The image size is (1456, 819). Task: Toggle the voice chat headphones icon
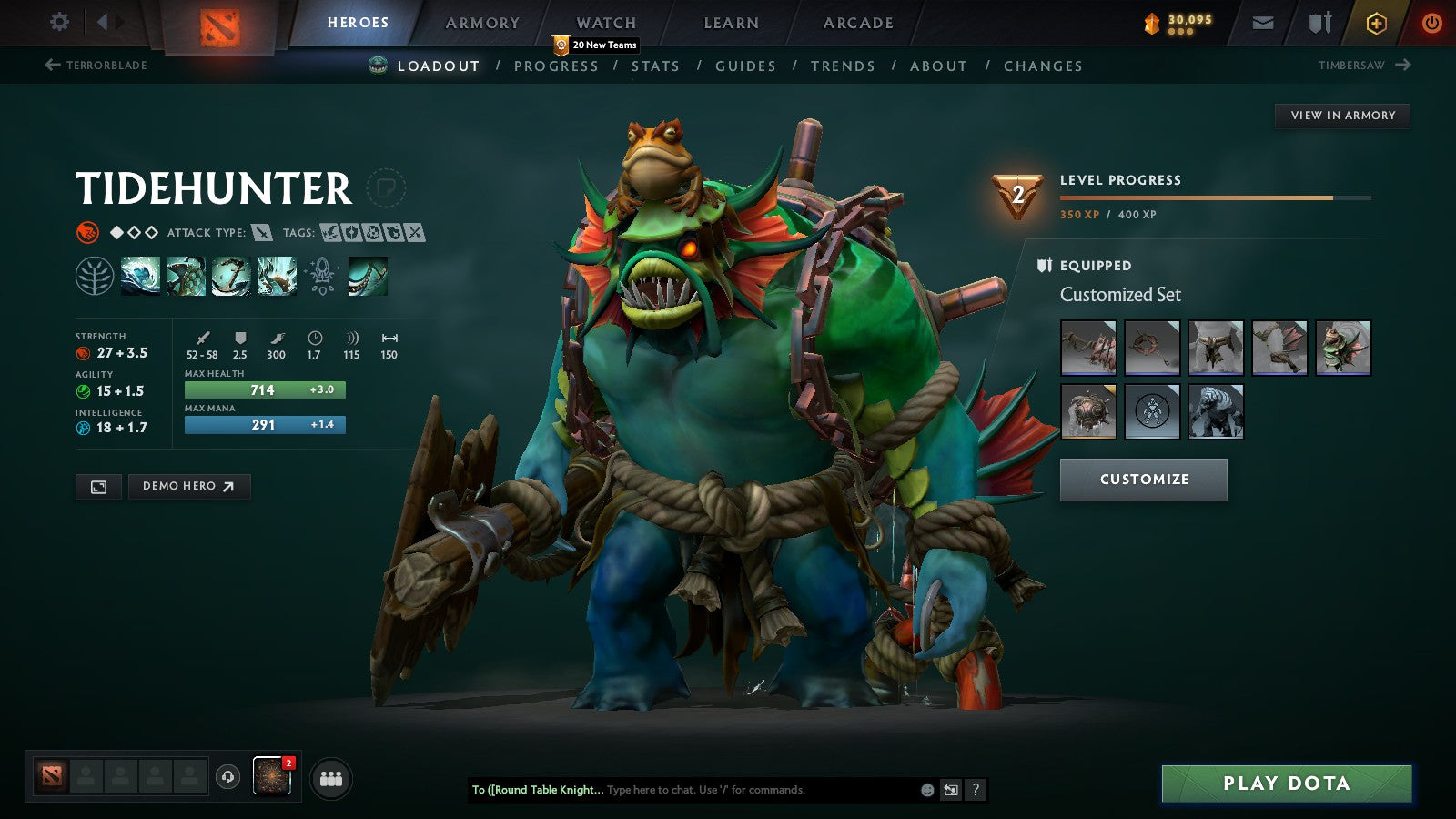point(227,778)
